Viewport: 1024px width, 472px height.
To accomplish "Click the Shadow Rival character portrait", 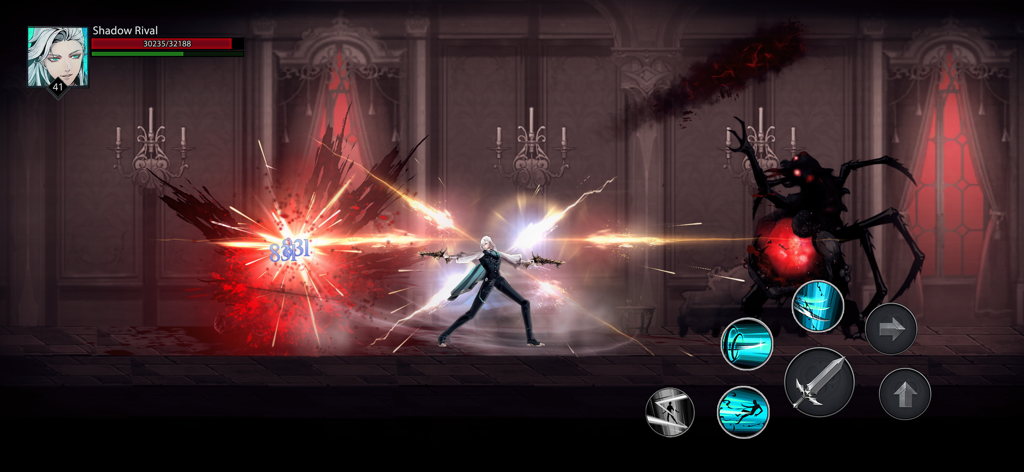I will [x=57, y=57].
